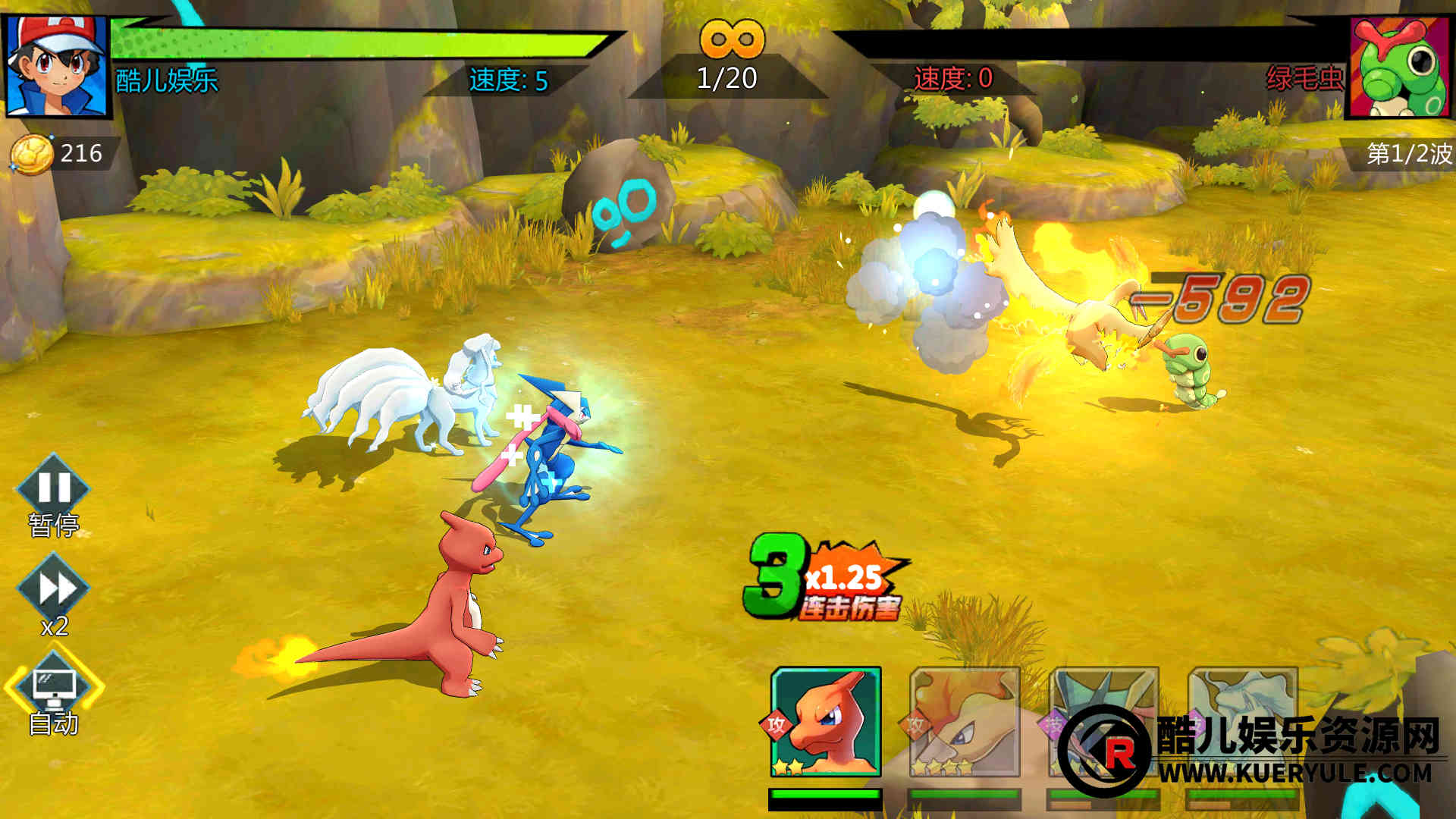The height and width of the screenshot is (819, 1456).
Task: Toggle 自动 auto-battle mode
Action: pos(54,688)
